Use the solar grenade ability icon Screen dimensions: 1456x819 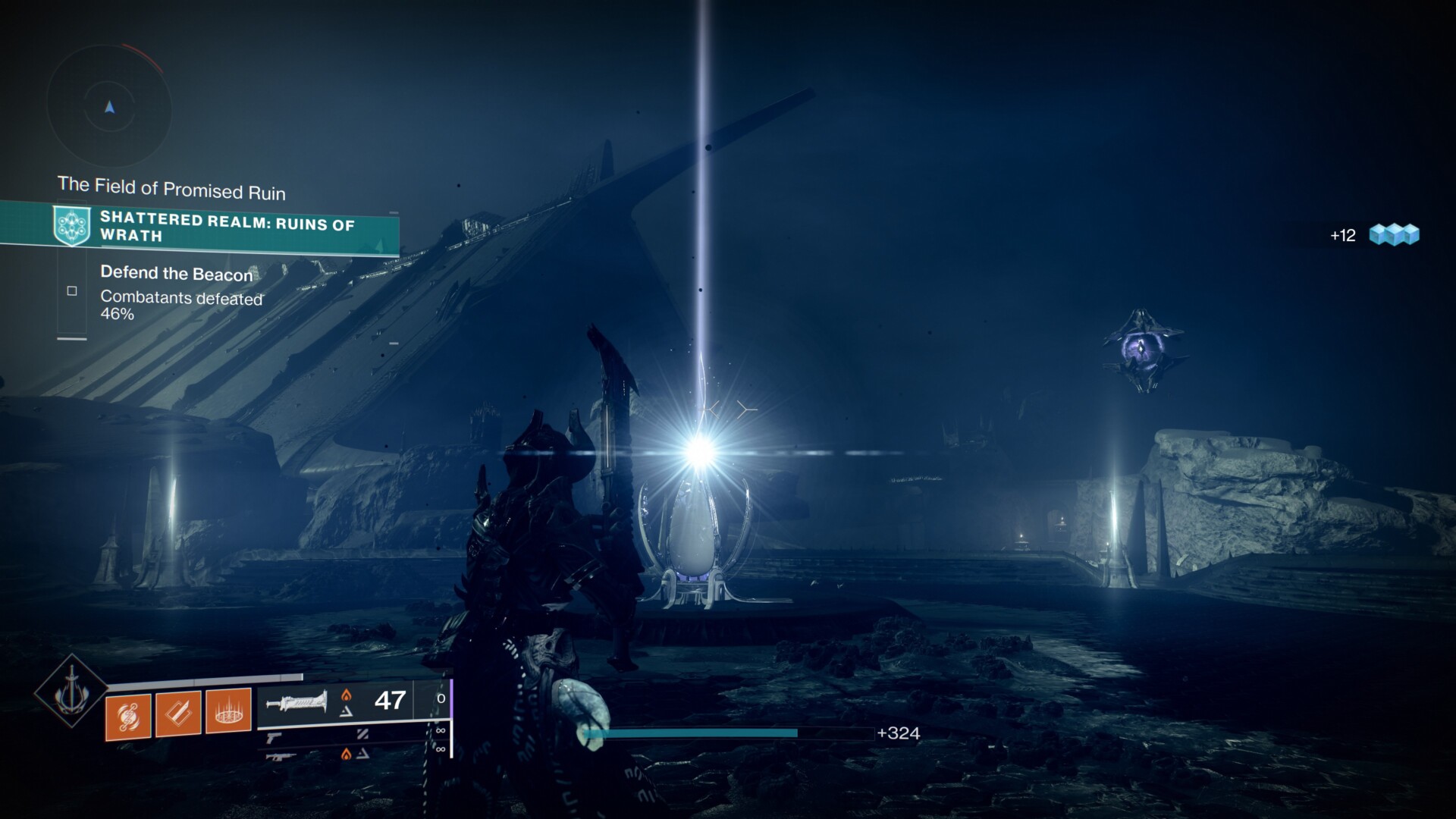click(x=128, y=714)
